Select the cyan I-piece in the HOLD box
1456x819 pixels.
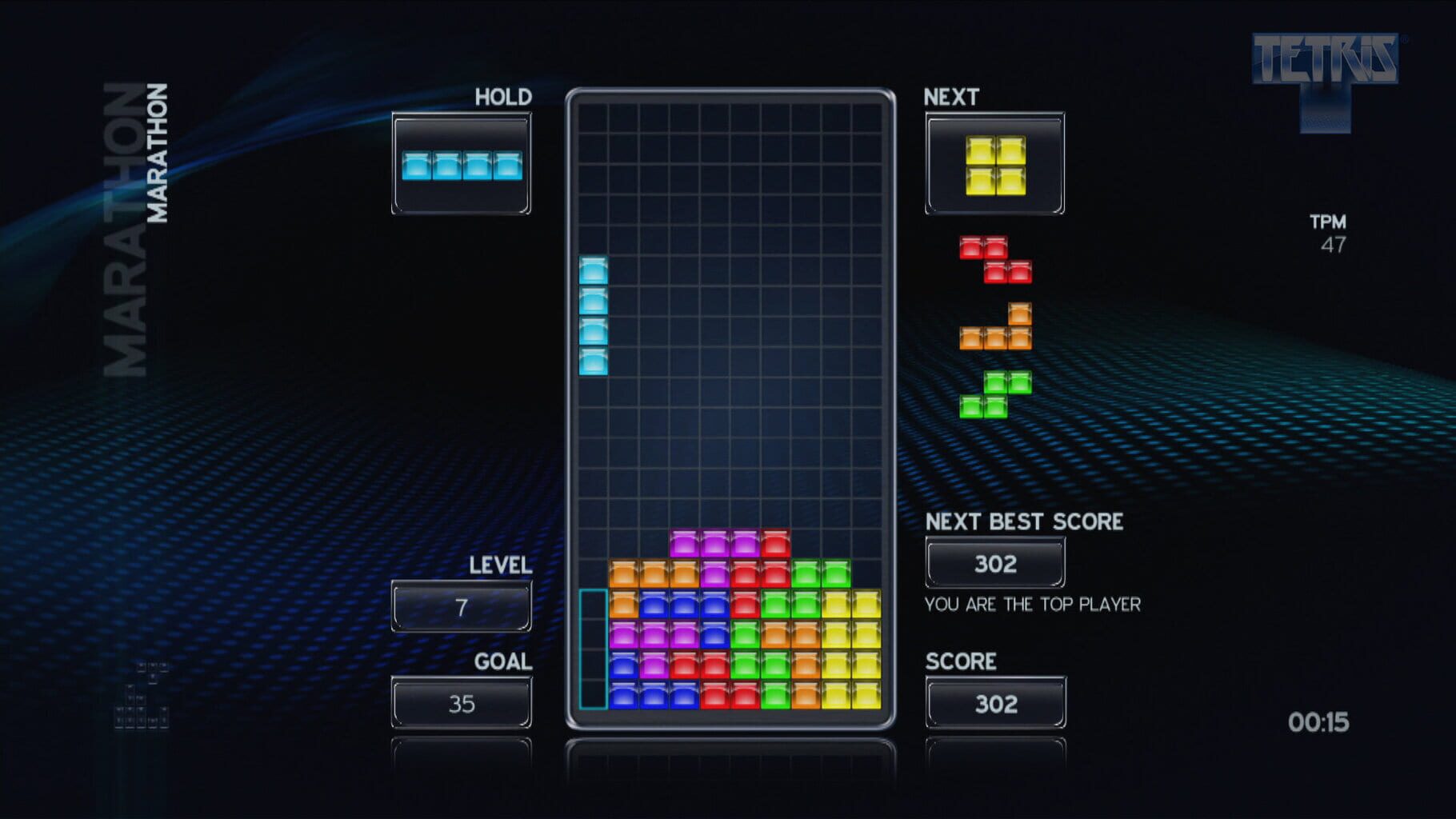point(462,166)
